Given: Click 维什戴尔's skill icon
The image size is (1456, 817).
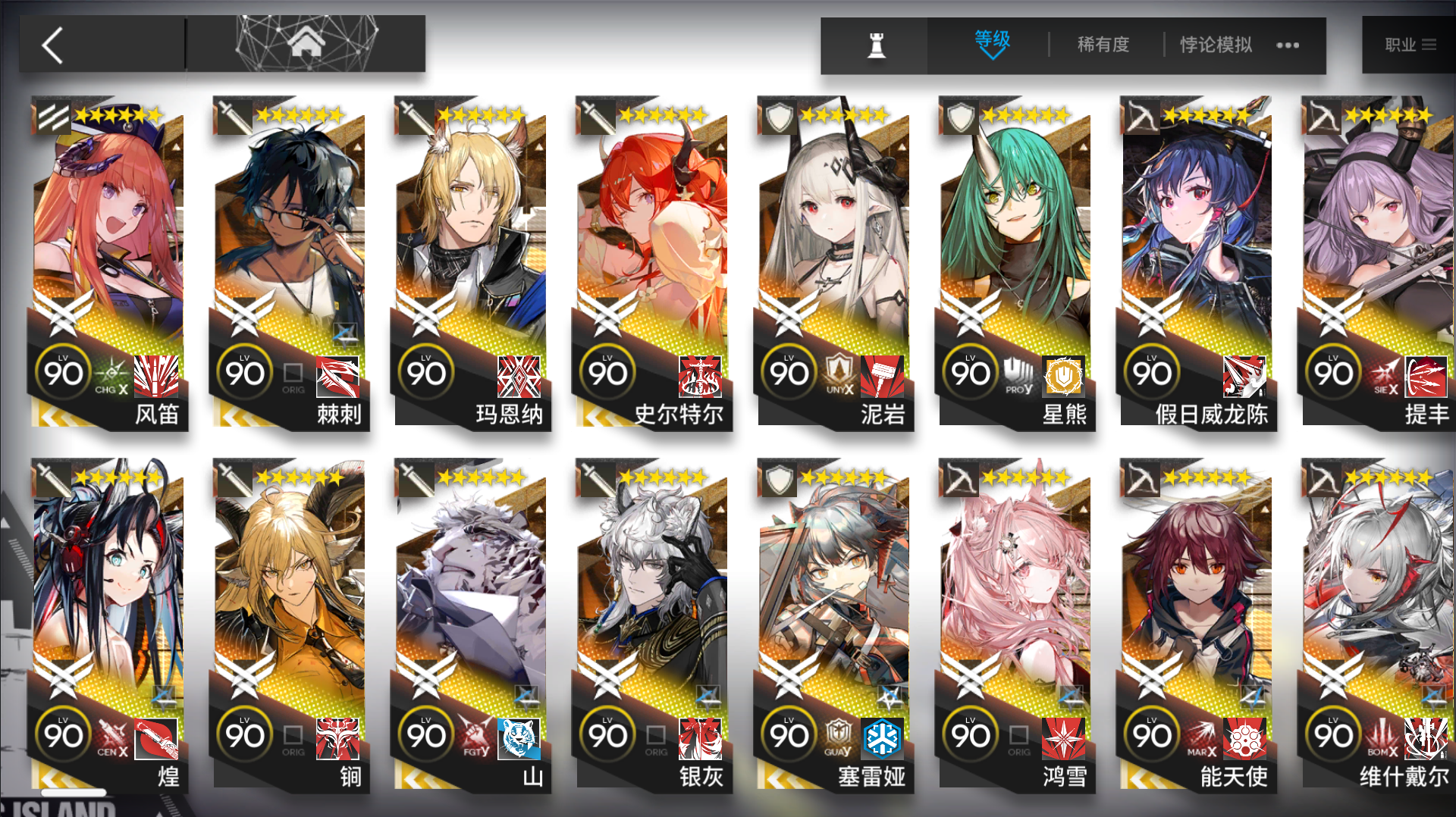Looking at the screenshot, I should click(1426, 739).
